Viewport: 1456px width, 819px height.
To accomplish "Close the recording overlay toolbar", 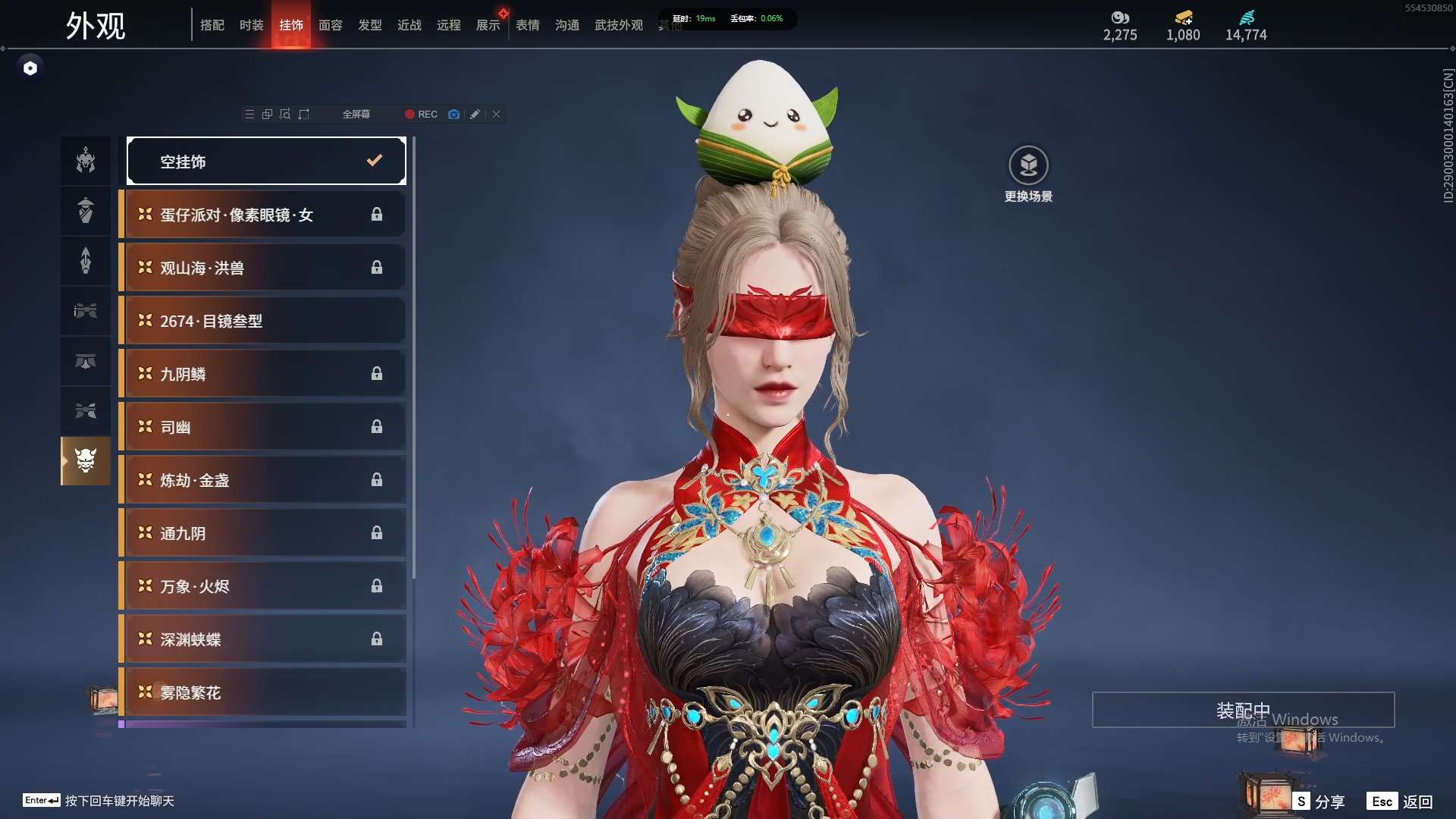I will click(x=497, y=115).
